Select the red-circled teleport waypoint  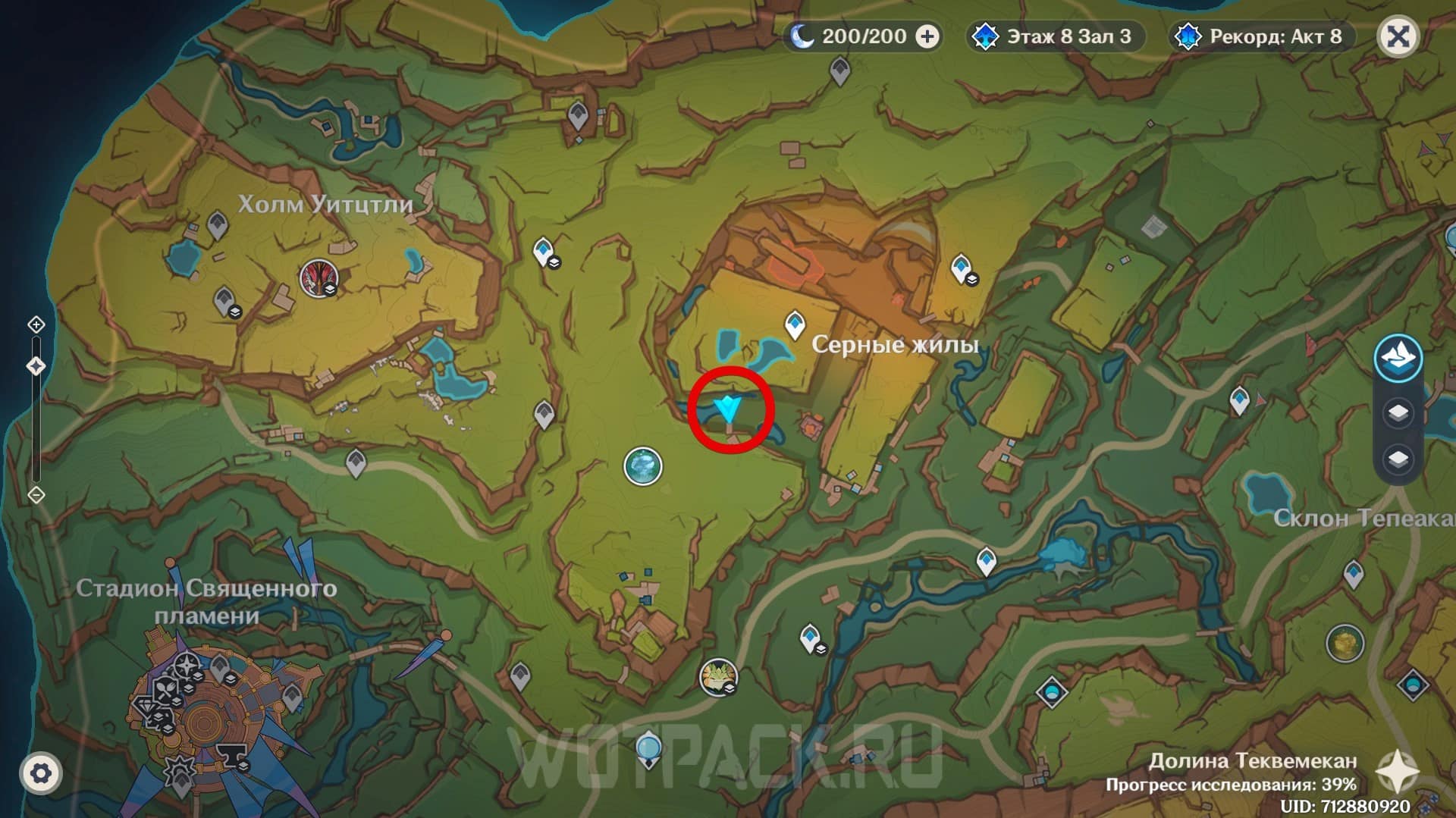730,409
